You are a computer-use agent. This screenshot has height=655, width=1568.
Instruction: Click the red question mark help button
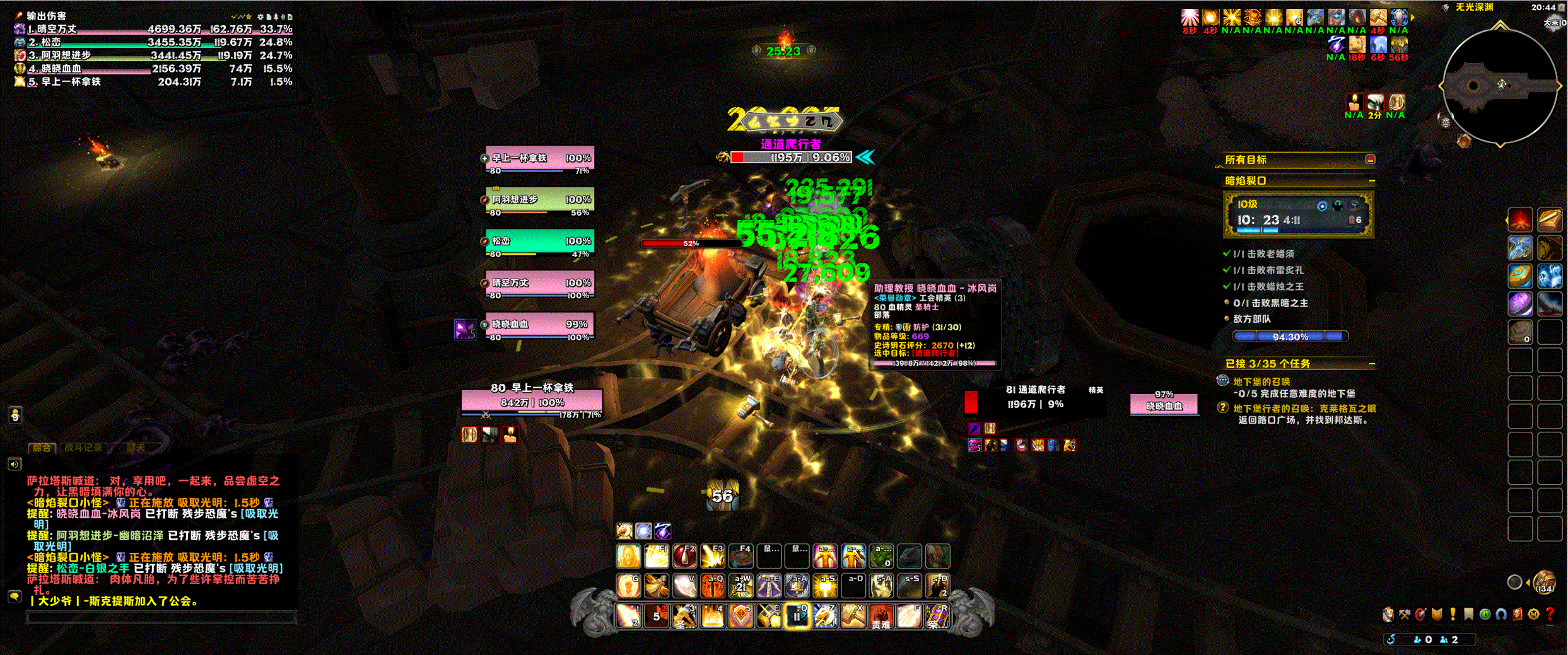(1550, 614)
